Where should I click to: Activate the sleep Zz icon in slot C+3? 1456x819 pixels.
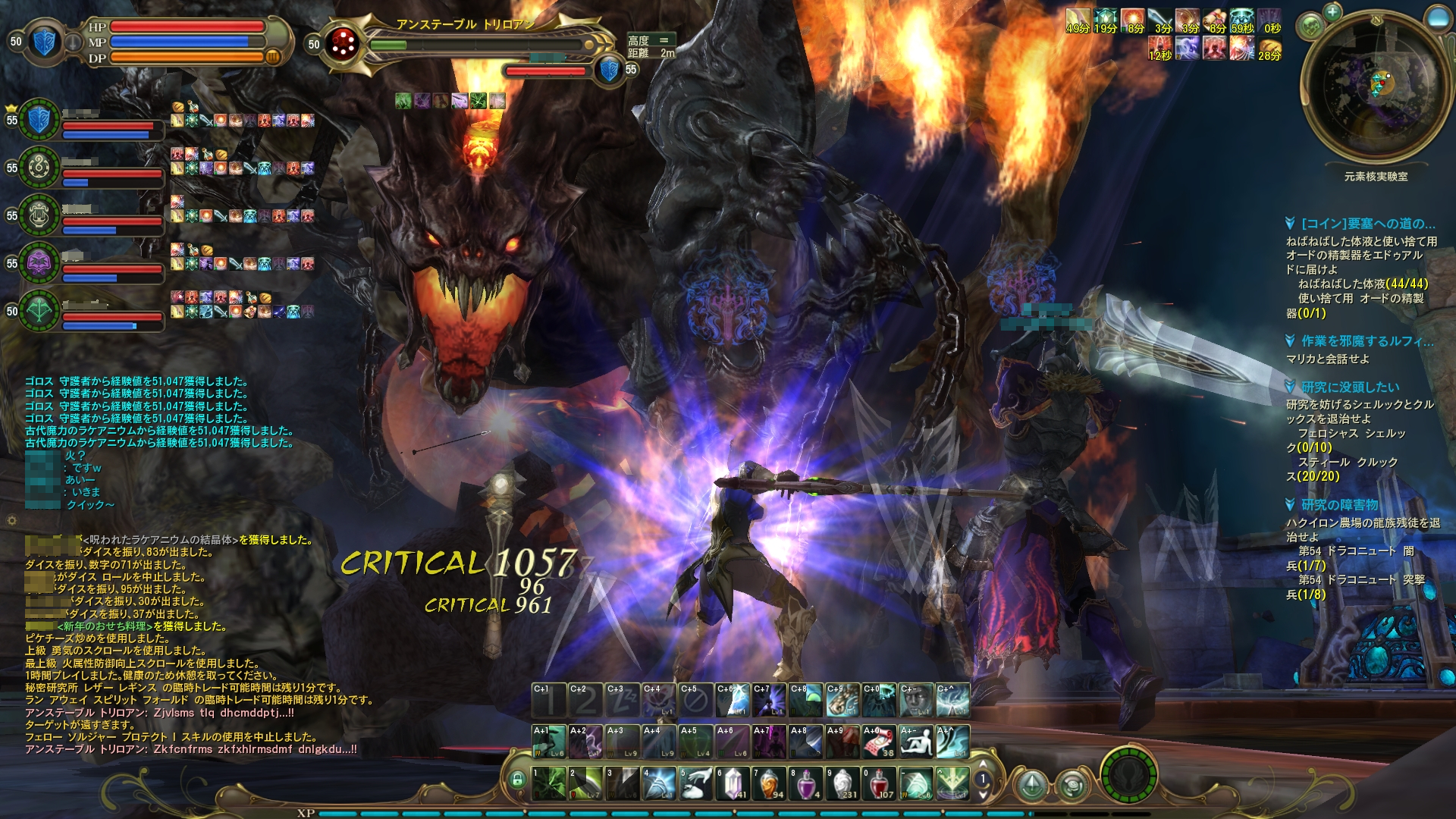coord(623,700)
